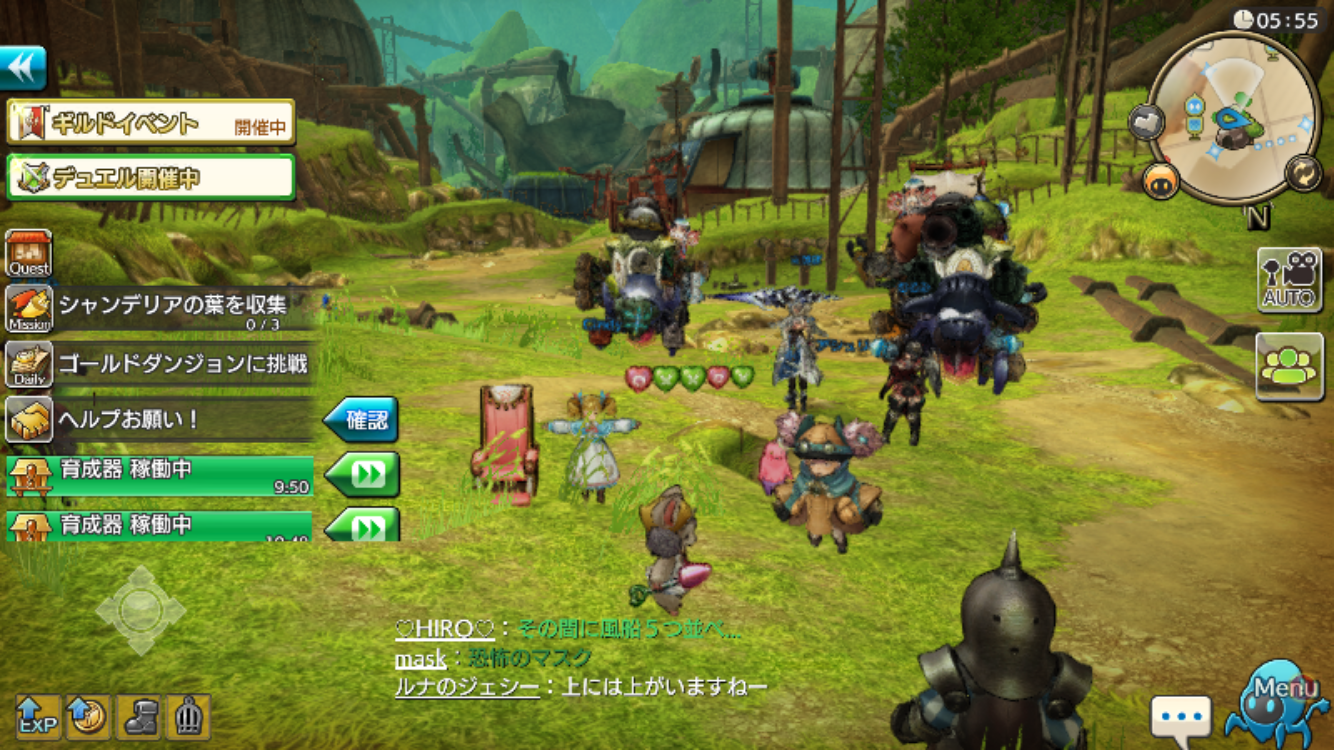The image size is (1334, 750).
Task: Open the green party members button
Action: coord(1289,366)
